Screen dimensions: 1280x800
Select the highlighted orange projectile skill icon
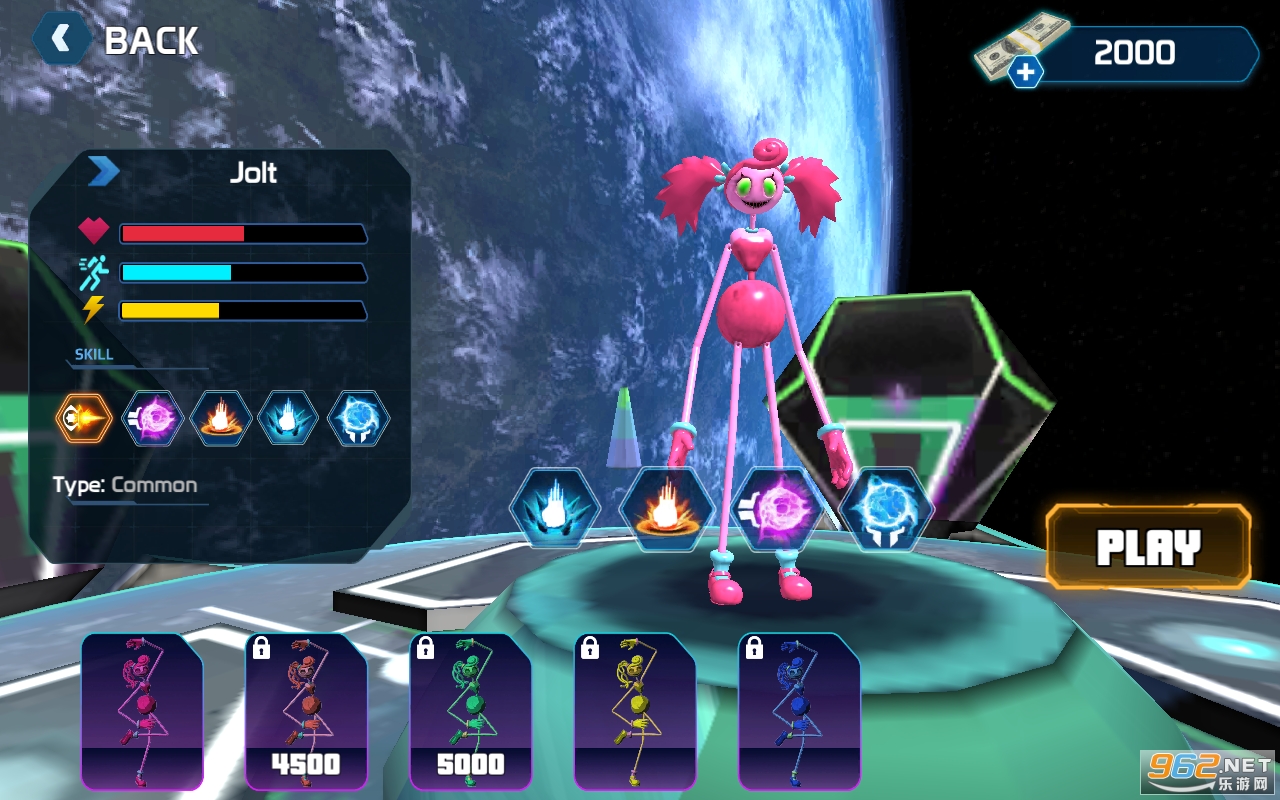[x=84, y=418]
